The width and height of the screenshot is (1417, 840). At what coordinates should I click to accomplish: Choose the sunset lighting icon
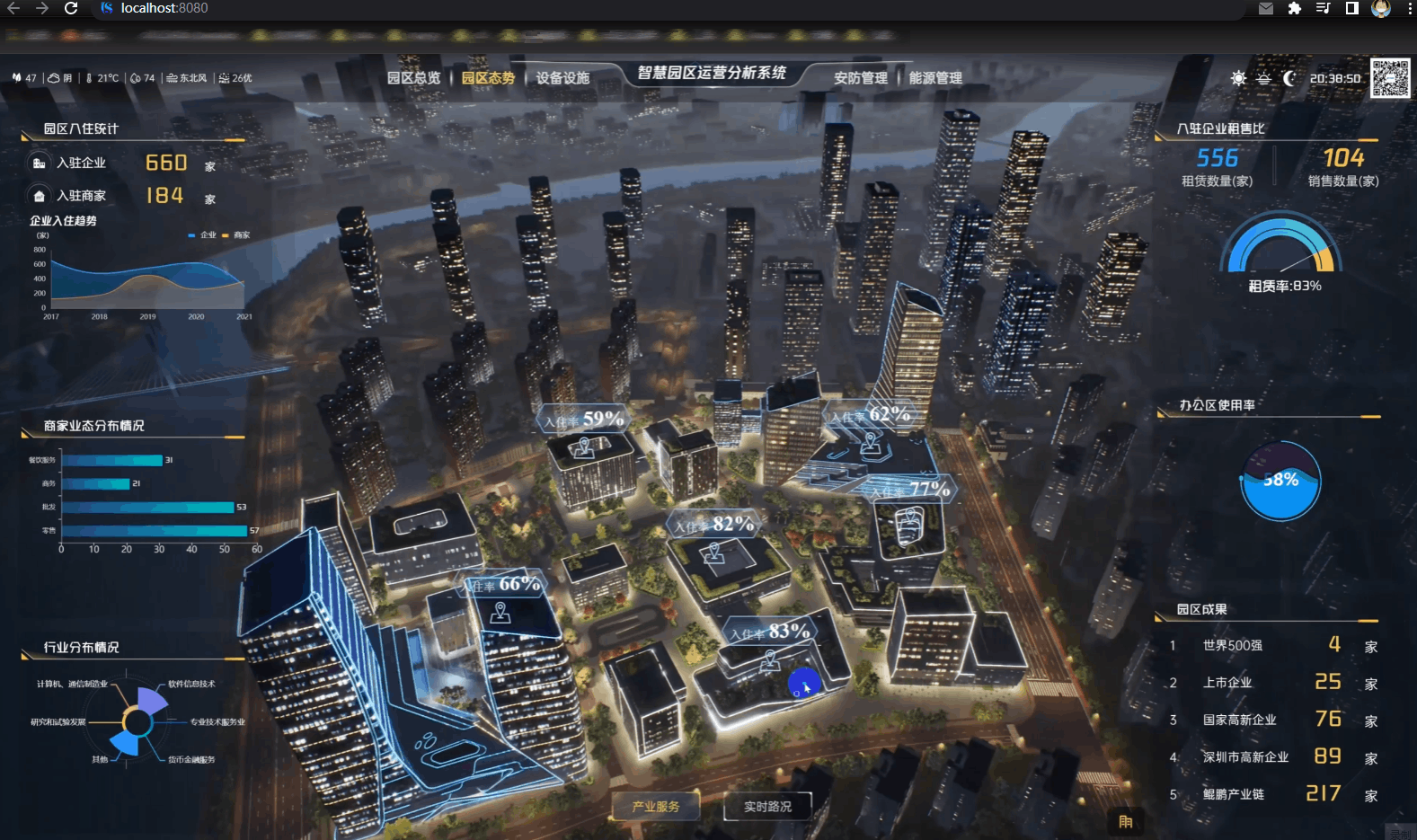pos(1263,78)
